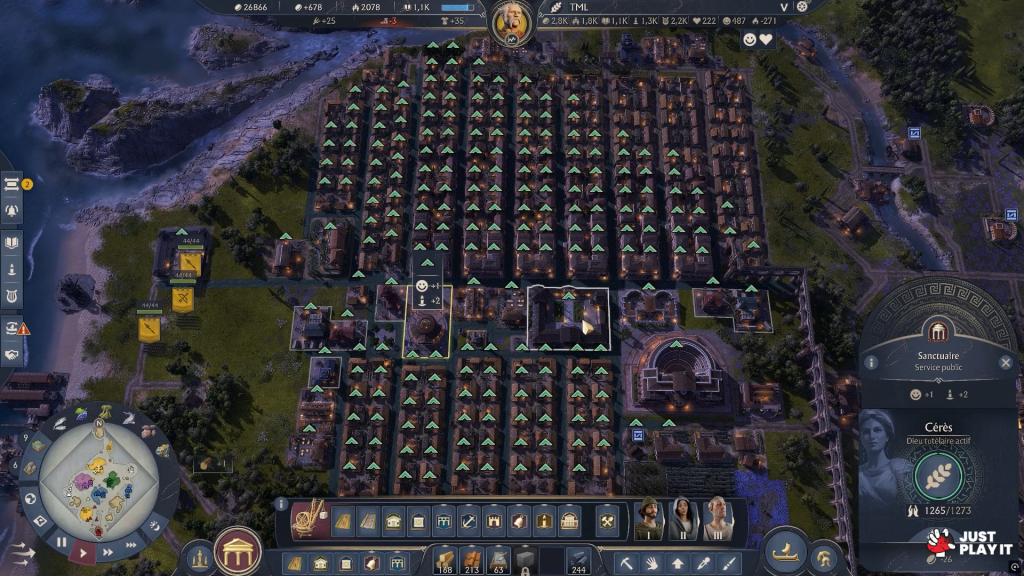Open the helmet military menu
This screenshot has height=576, width=1024.
[x=824, y=557]
